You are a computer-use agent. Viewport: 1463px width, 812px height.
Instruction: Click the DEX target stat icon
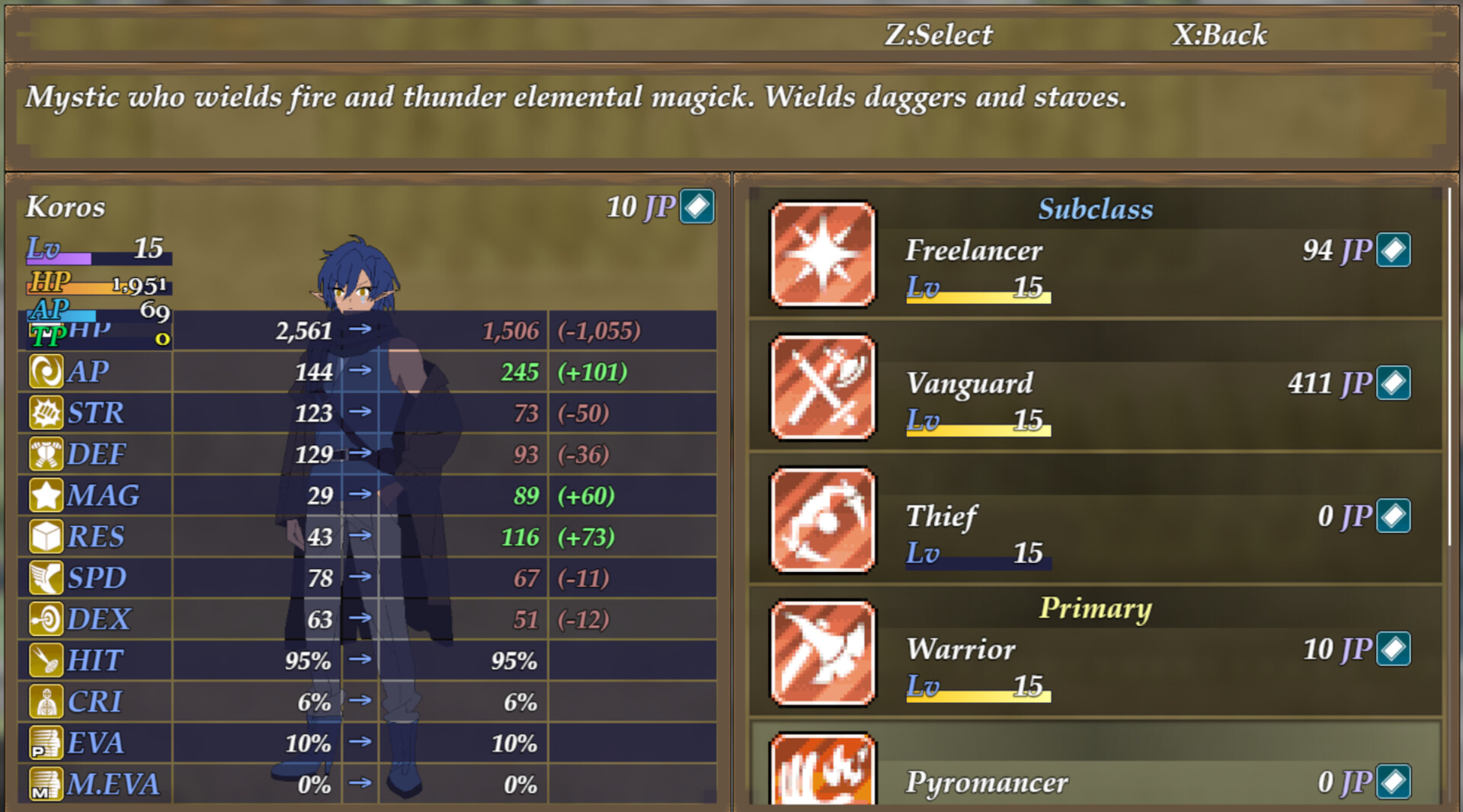click(48, 619)
